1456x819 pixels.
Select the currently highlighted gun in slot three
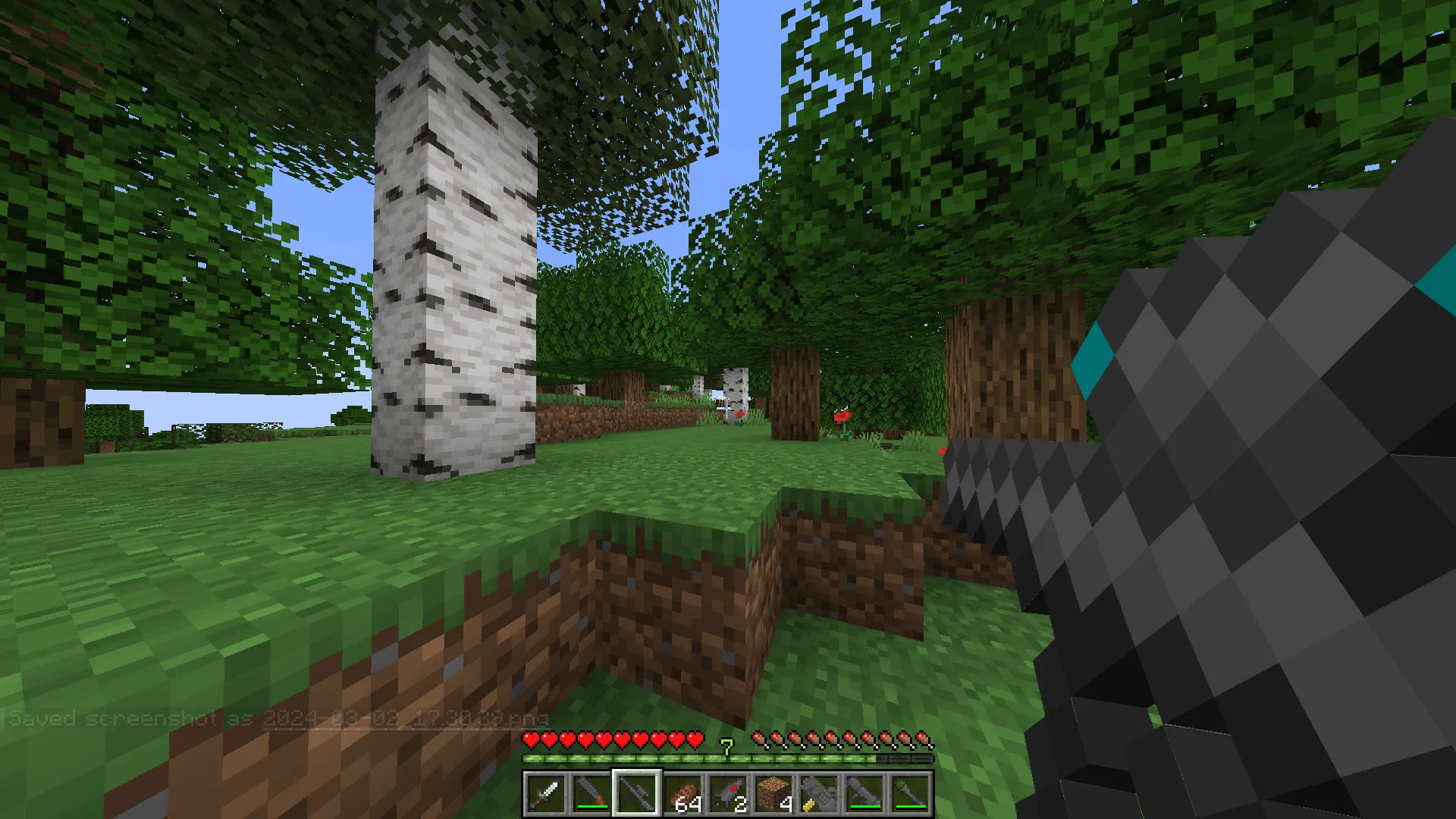pos(637,795)
